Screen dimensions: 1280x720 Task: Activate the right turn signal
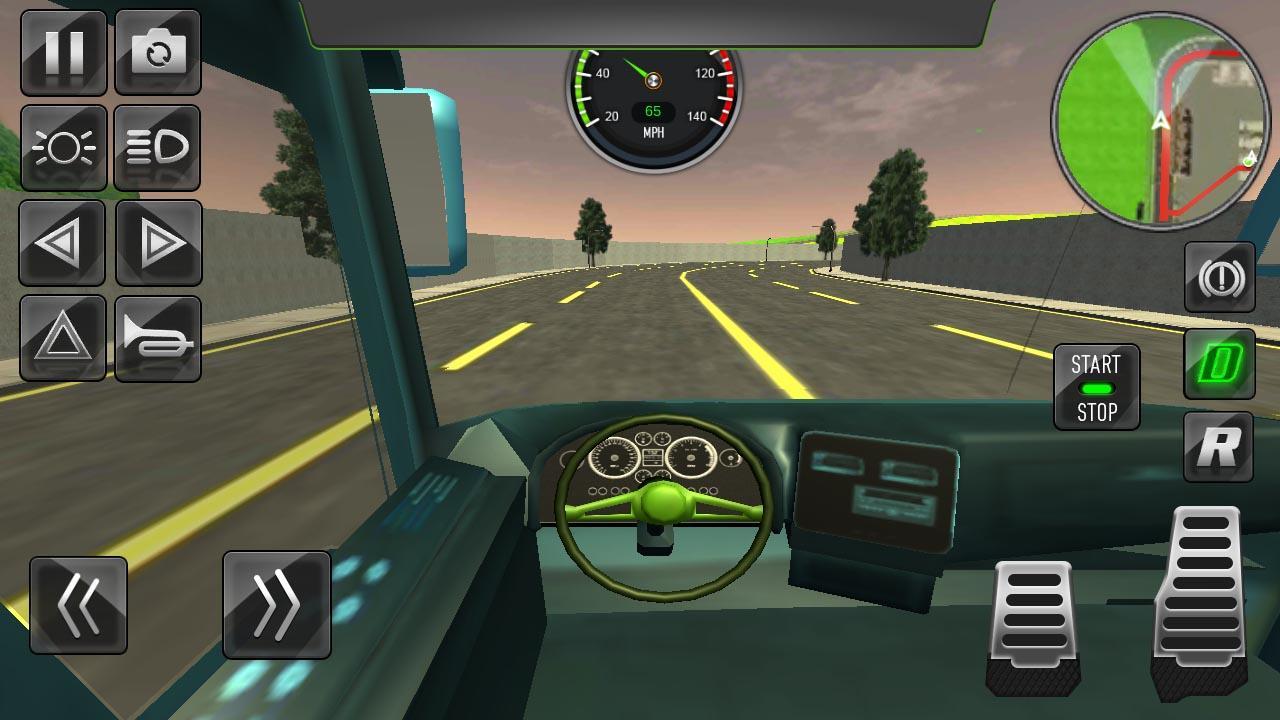(158, 243)
